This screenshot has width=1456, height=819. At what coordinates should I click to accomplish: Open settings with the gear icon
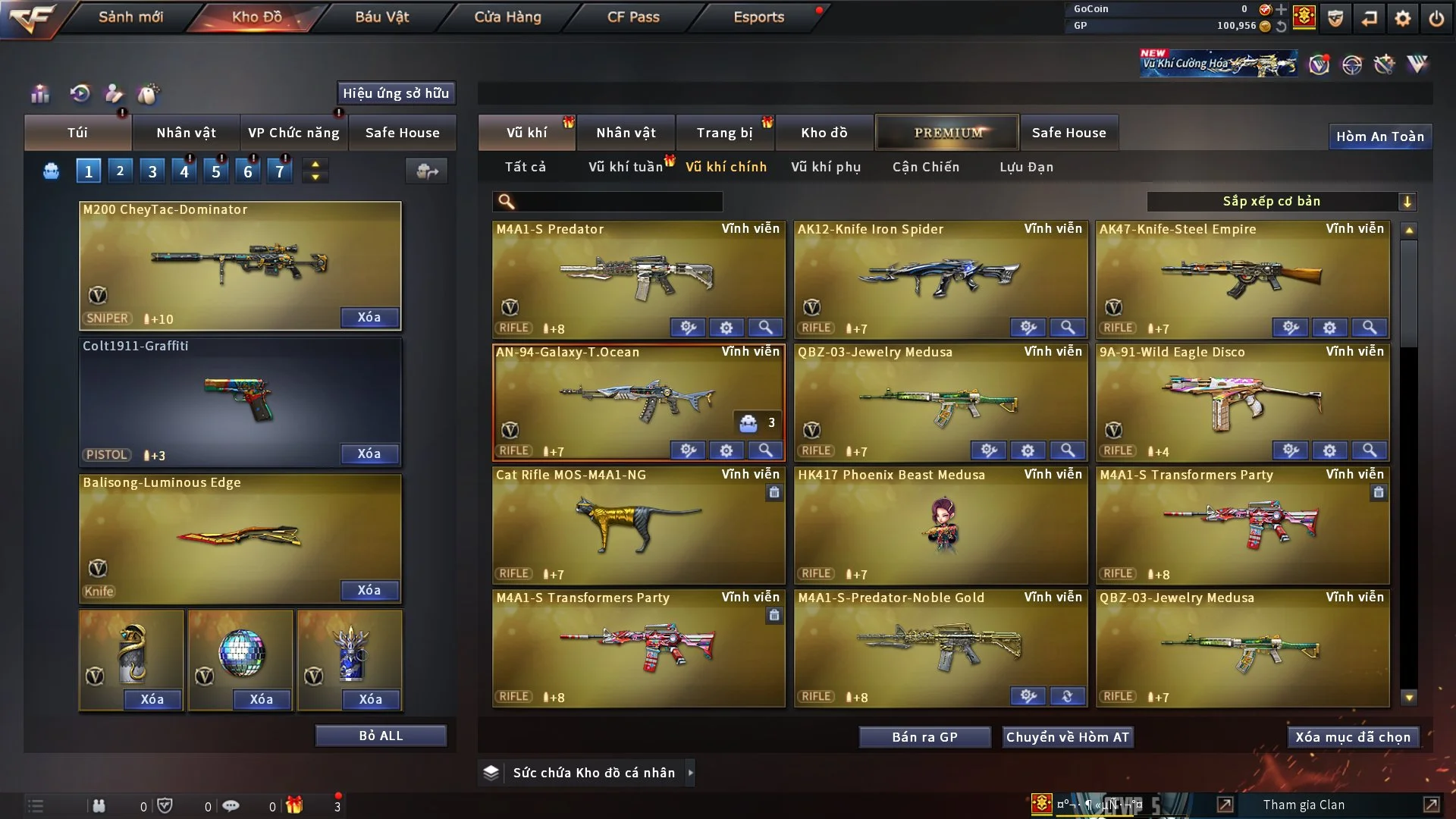click(1403, 18)
